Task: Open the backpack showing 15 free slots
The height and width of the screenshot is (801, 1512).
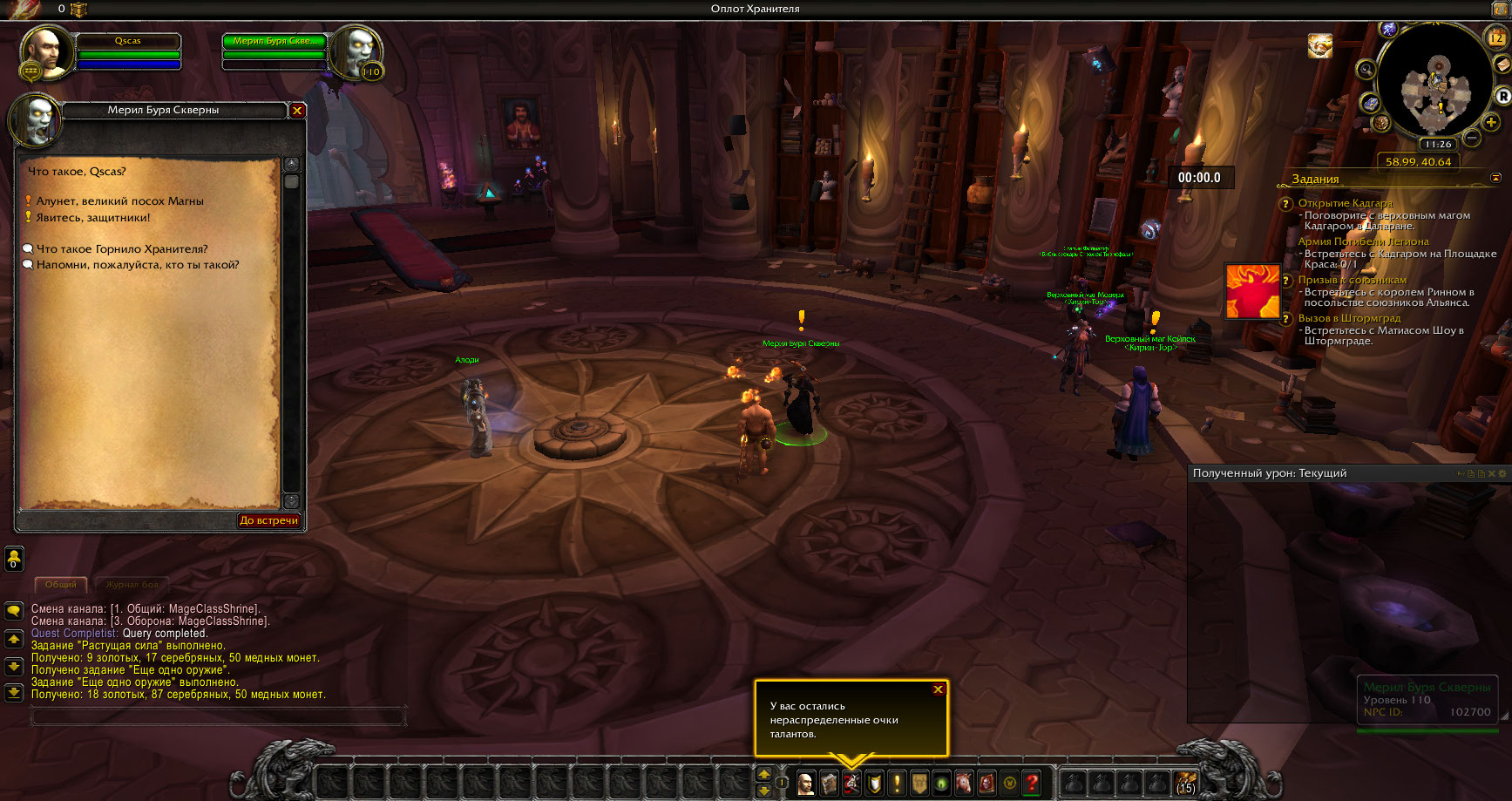Action: coord(1185,783)
